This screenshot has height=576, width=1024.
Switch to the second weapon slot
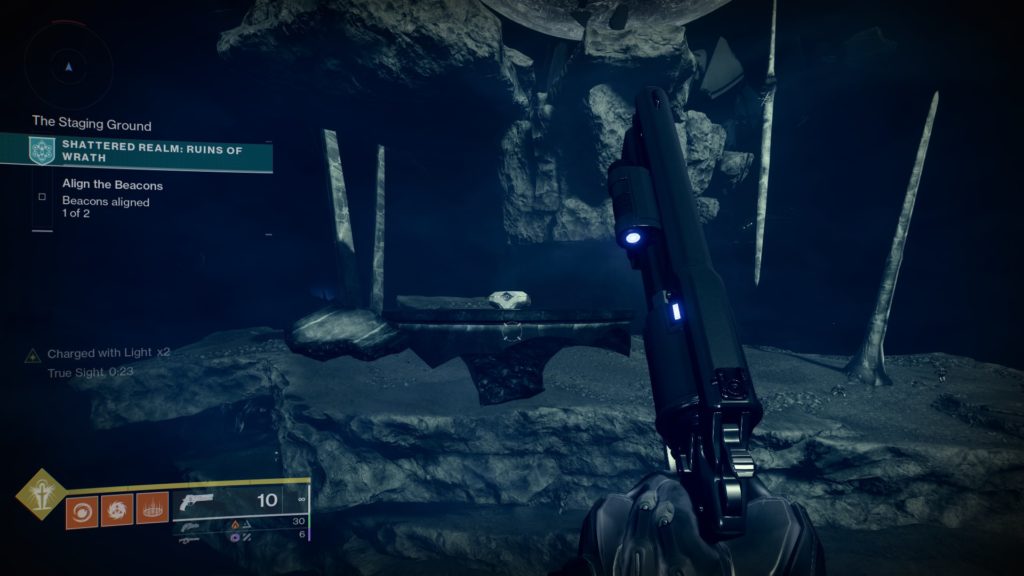coord(190,523)
